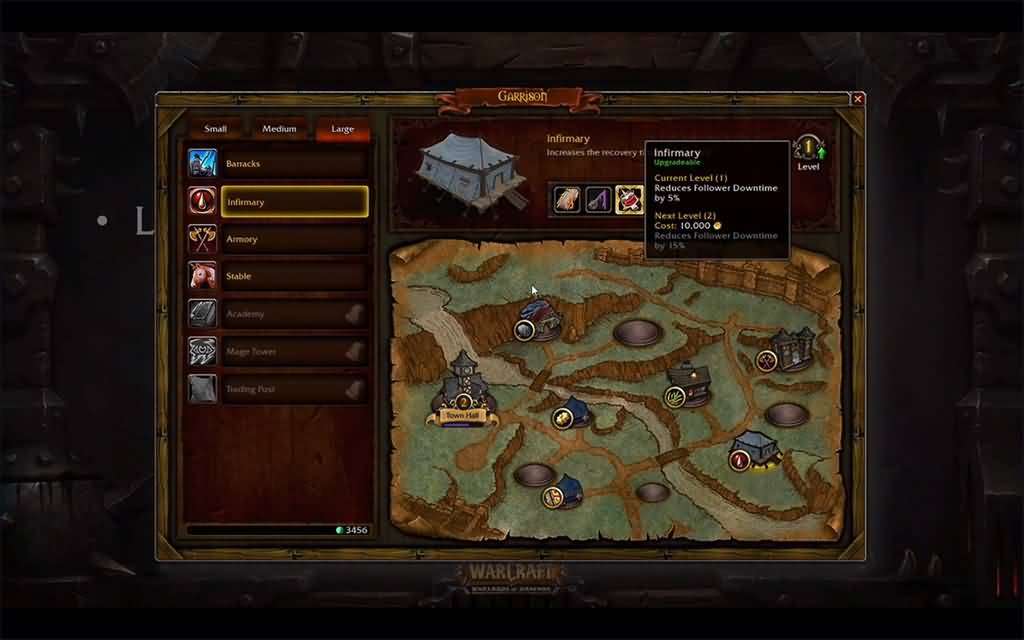Click the purple specialization icon in the building panel
Image resolution: width=1024 pixels, height=640 pixels.
tap(598, 199)
